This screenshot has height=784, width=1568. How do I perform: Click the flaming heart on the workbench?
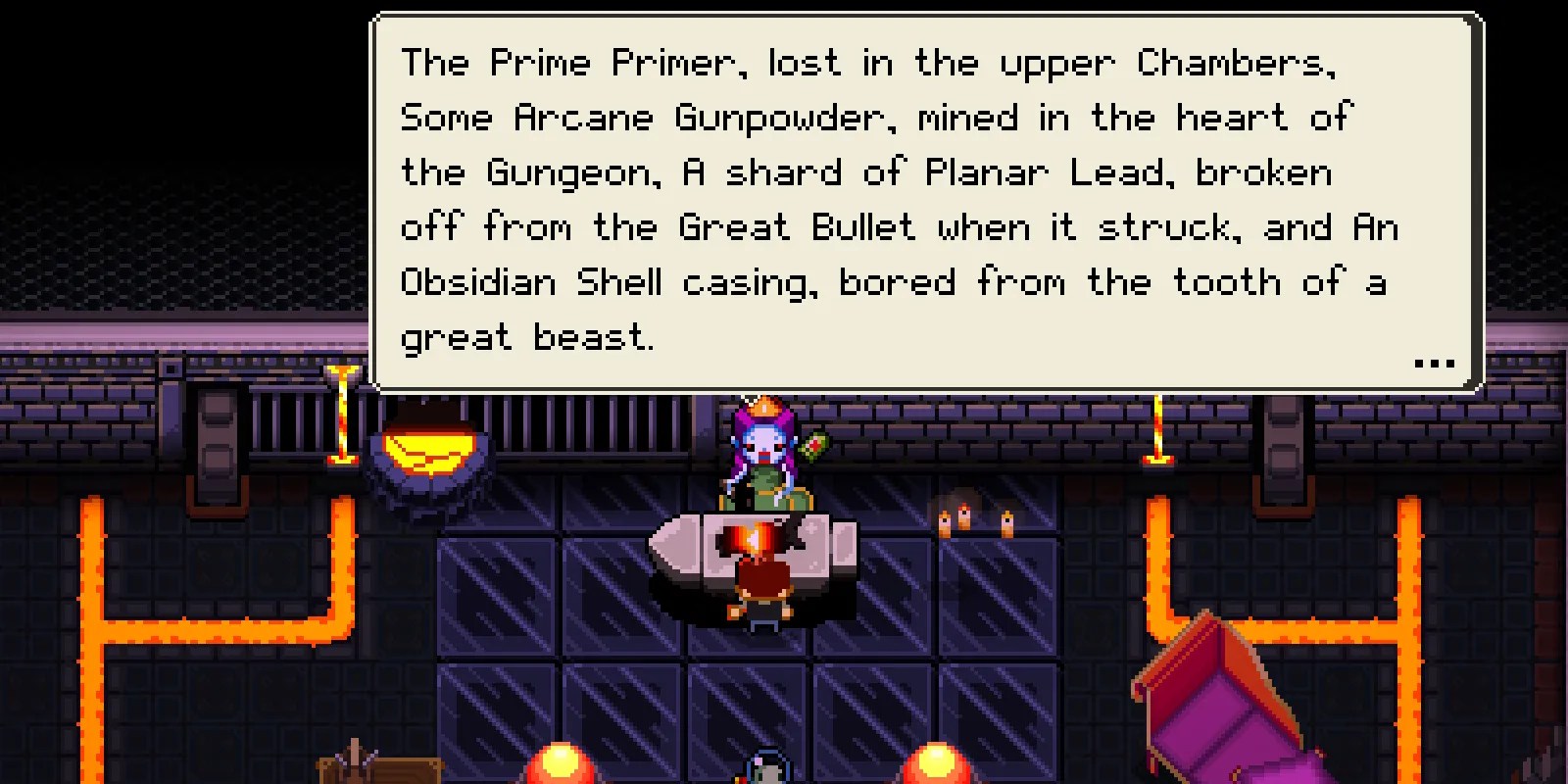[750, 539]
